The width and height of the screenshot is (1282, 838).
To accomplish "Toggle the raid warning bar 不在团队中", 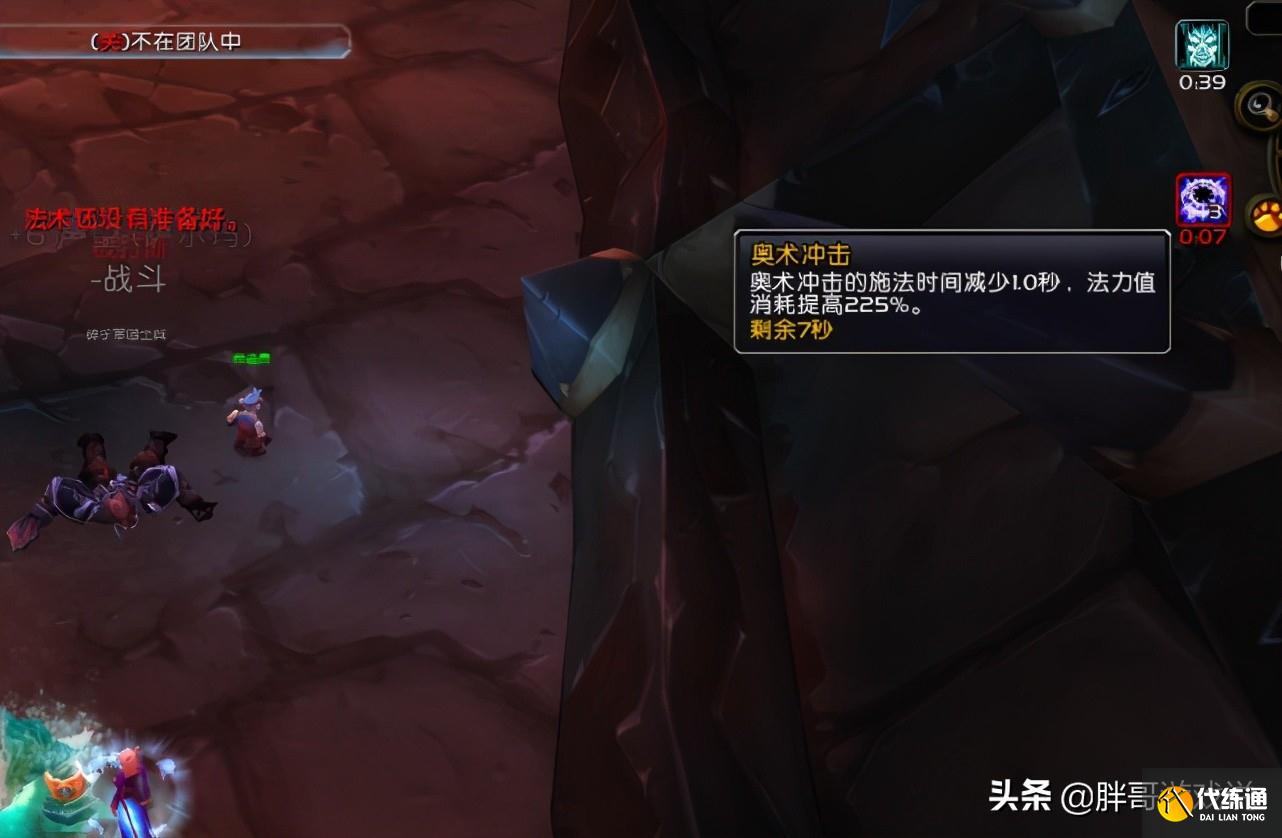I will click(175, 41).
